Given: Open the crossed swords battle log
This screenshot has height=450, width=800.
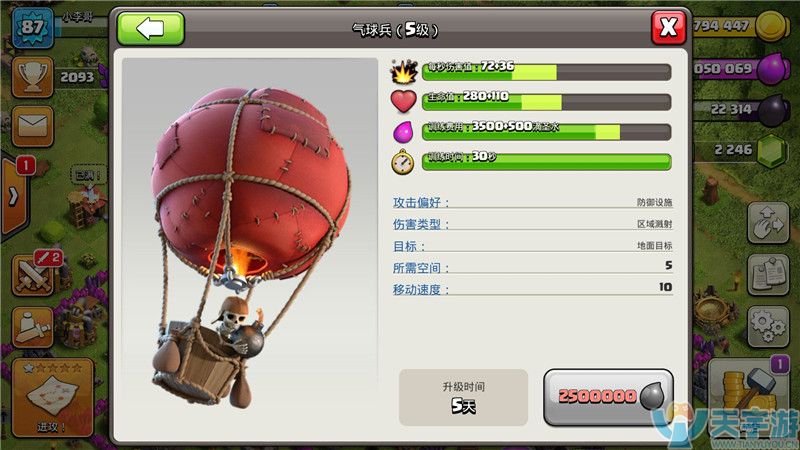Looking at the screenshot, I should [32, 274].
